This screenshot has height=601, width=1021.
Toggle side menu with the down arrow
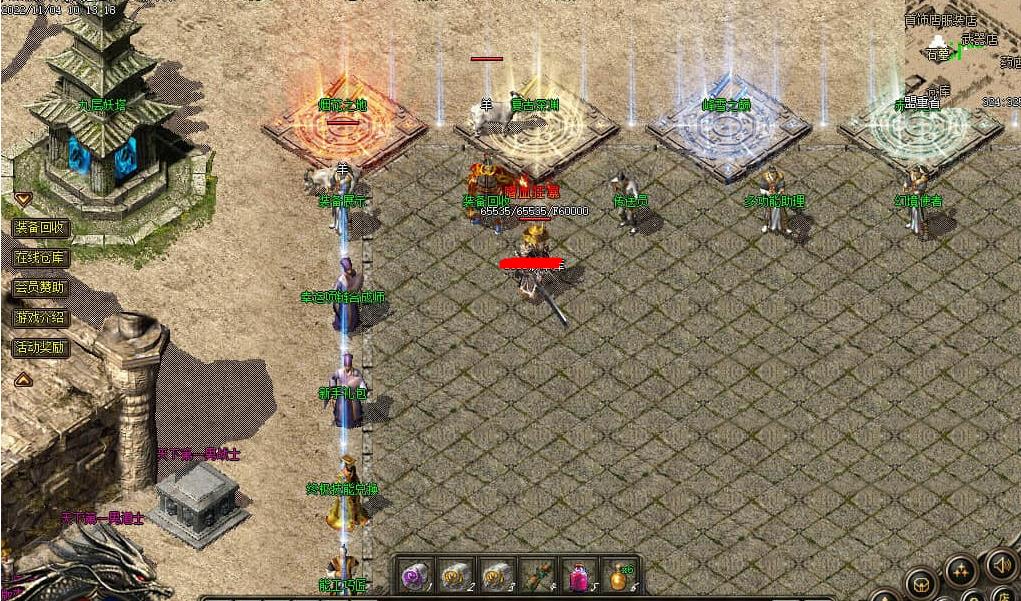pos(22,198)
